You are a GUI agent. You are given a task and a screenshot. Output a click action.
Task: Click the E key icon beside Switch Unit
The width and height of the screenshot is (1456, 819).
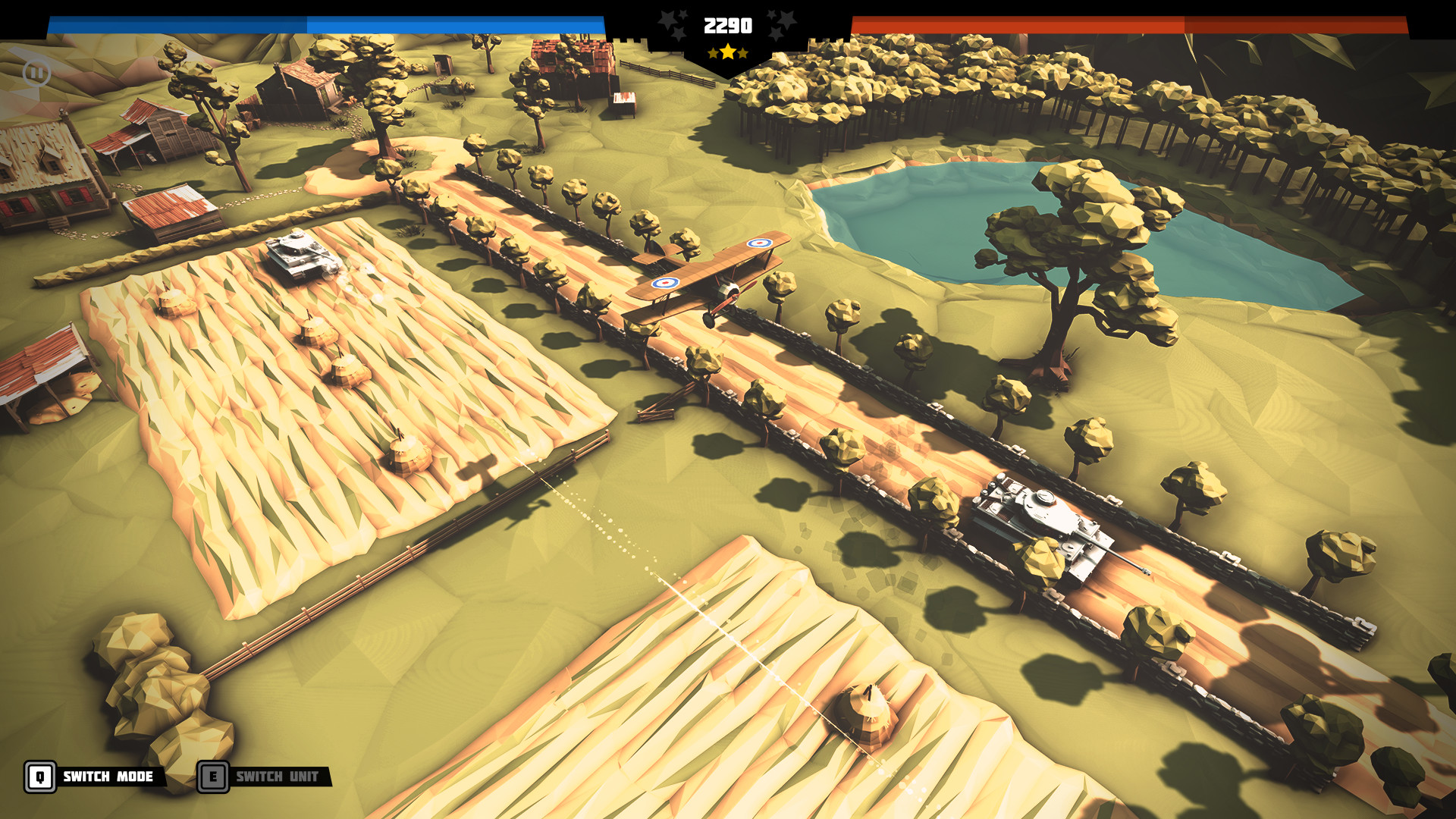coord(215,777)
